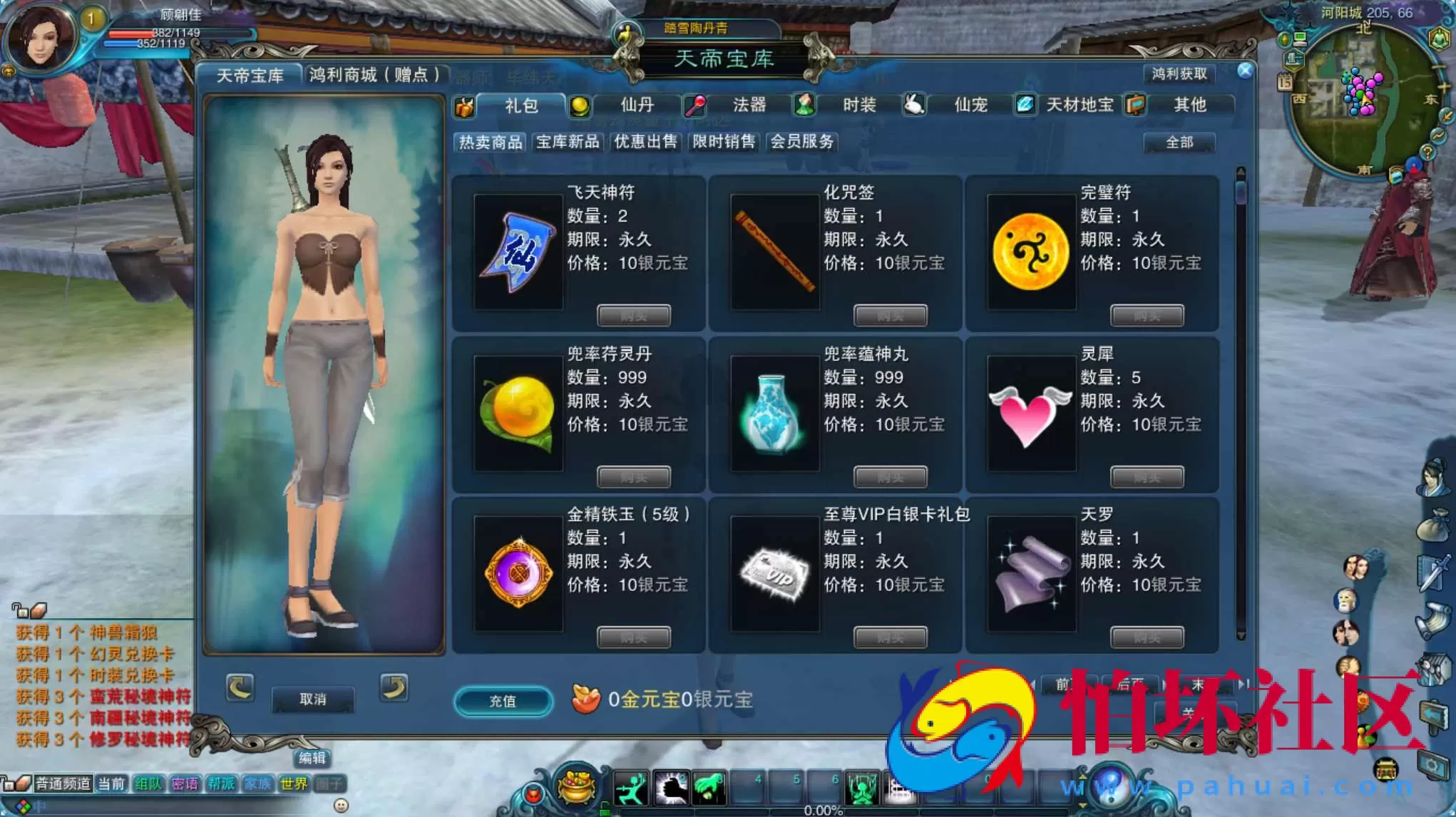Viewport: 1456px width, 817px height.
Task: Select the 限时销售 limited-time sales tab
Action: click(723, 142)
